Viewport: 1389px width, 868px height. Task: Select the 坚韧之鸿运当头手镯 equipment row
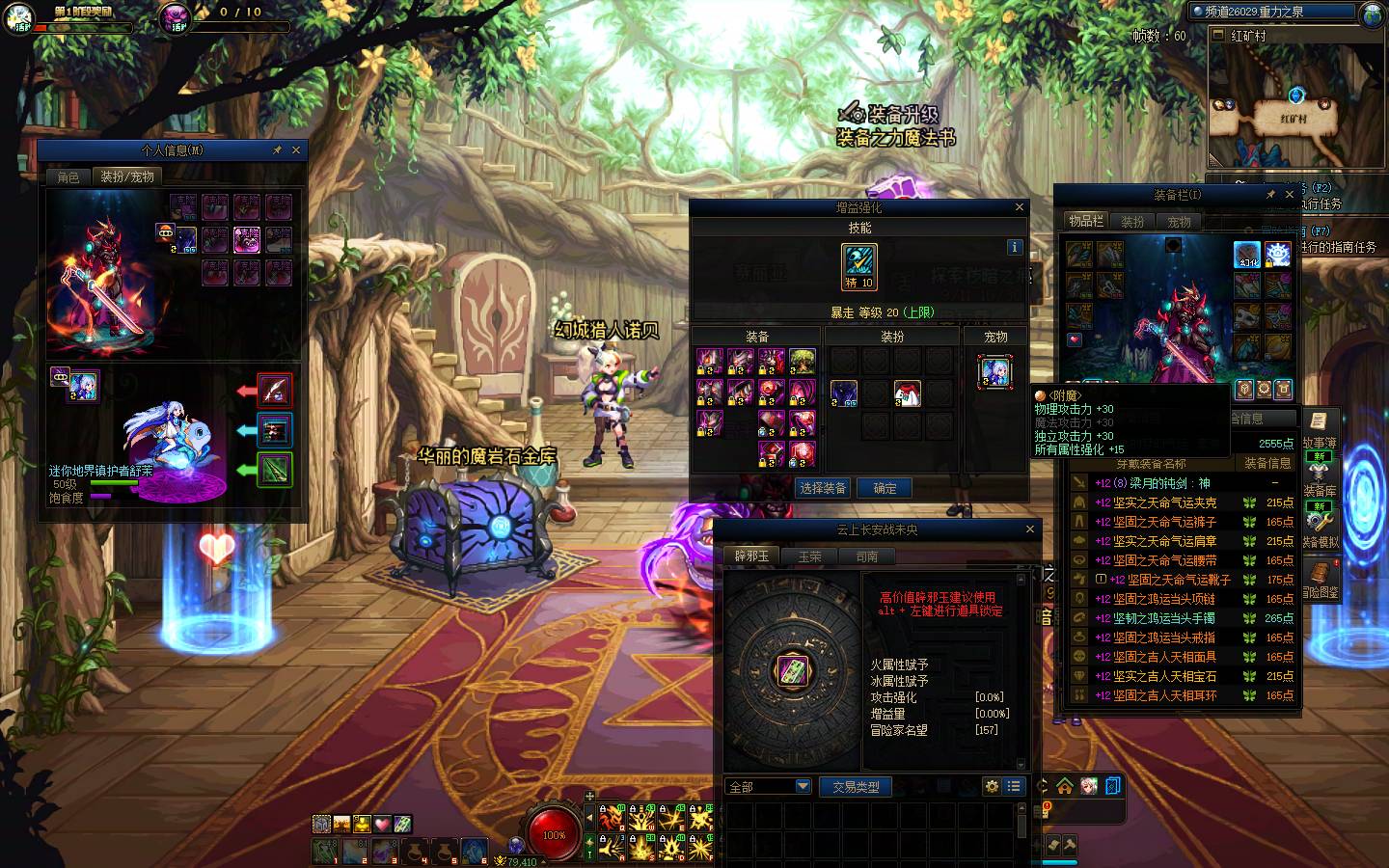tap(1163, 618)
